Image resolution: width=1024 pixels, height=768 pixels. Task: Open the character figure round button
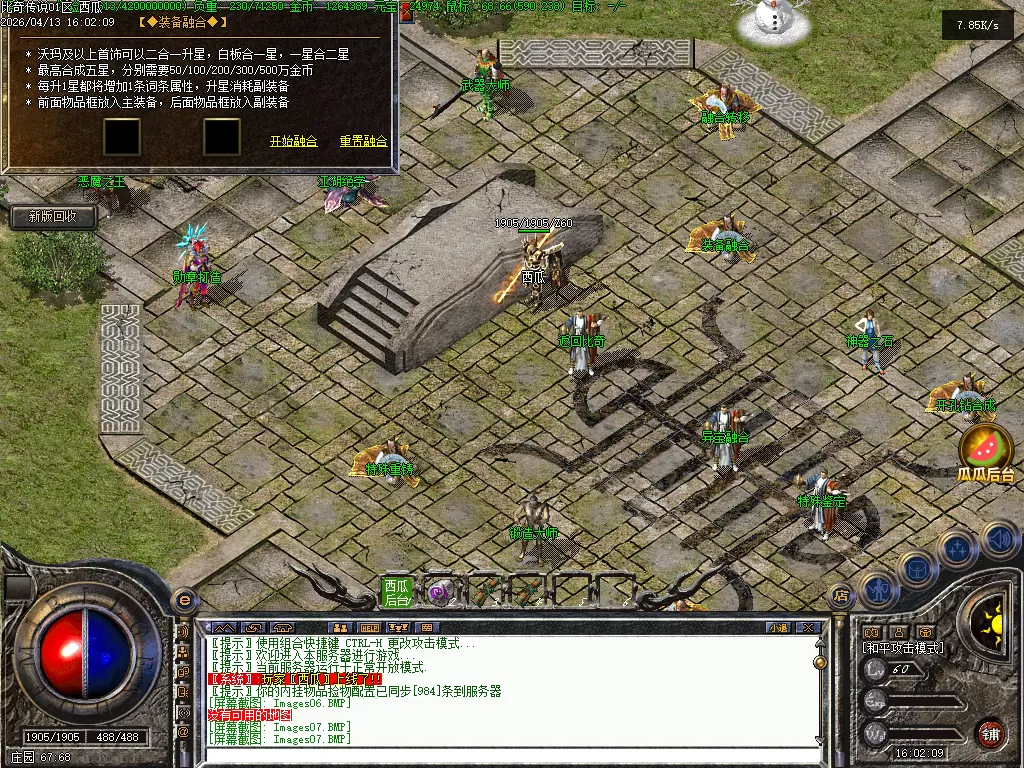pos(877,590)
